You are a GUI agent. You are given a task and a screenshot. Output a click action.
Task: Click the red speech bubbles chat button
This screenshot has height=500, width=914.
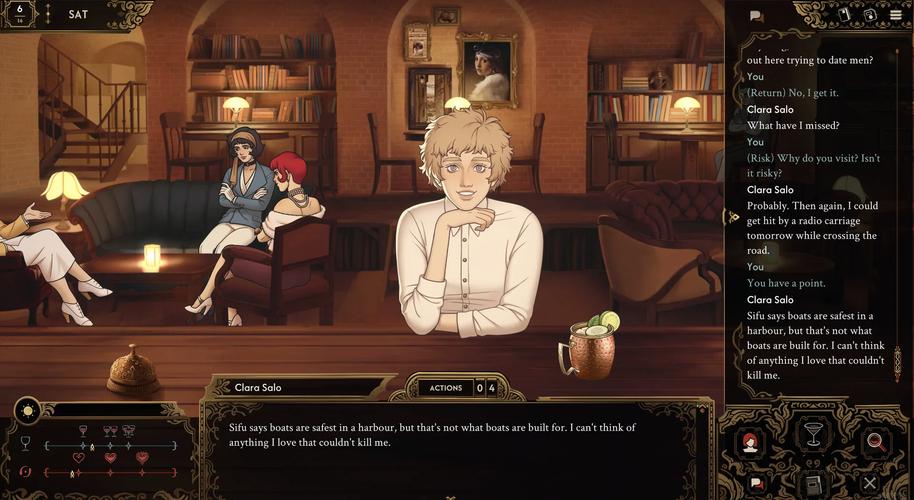pos(757,483)
